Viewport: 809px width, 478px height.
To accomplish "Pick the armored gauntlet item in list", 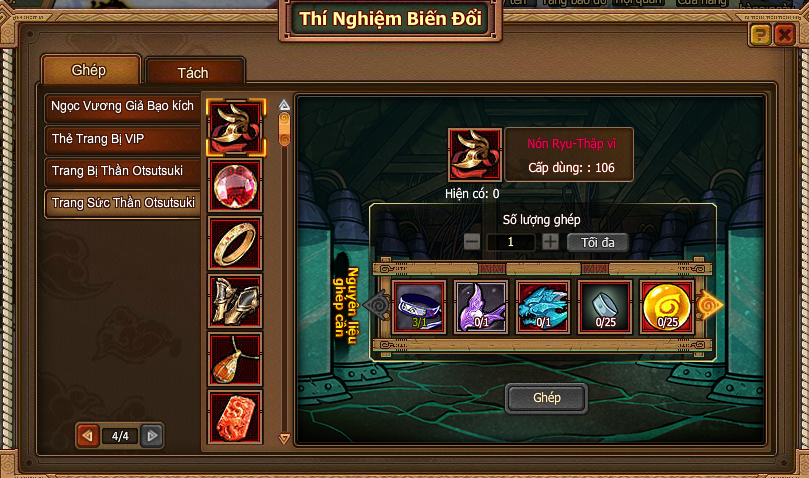I will 236,301.
